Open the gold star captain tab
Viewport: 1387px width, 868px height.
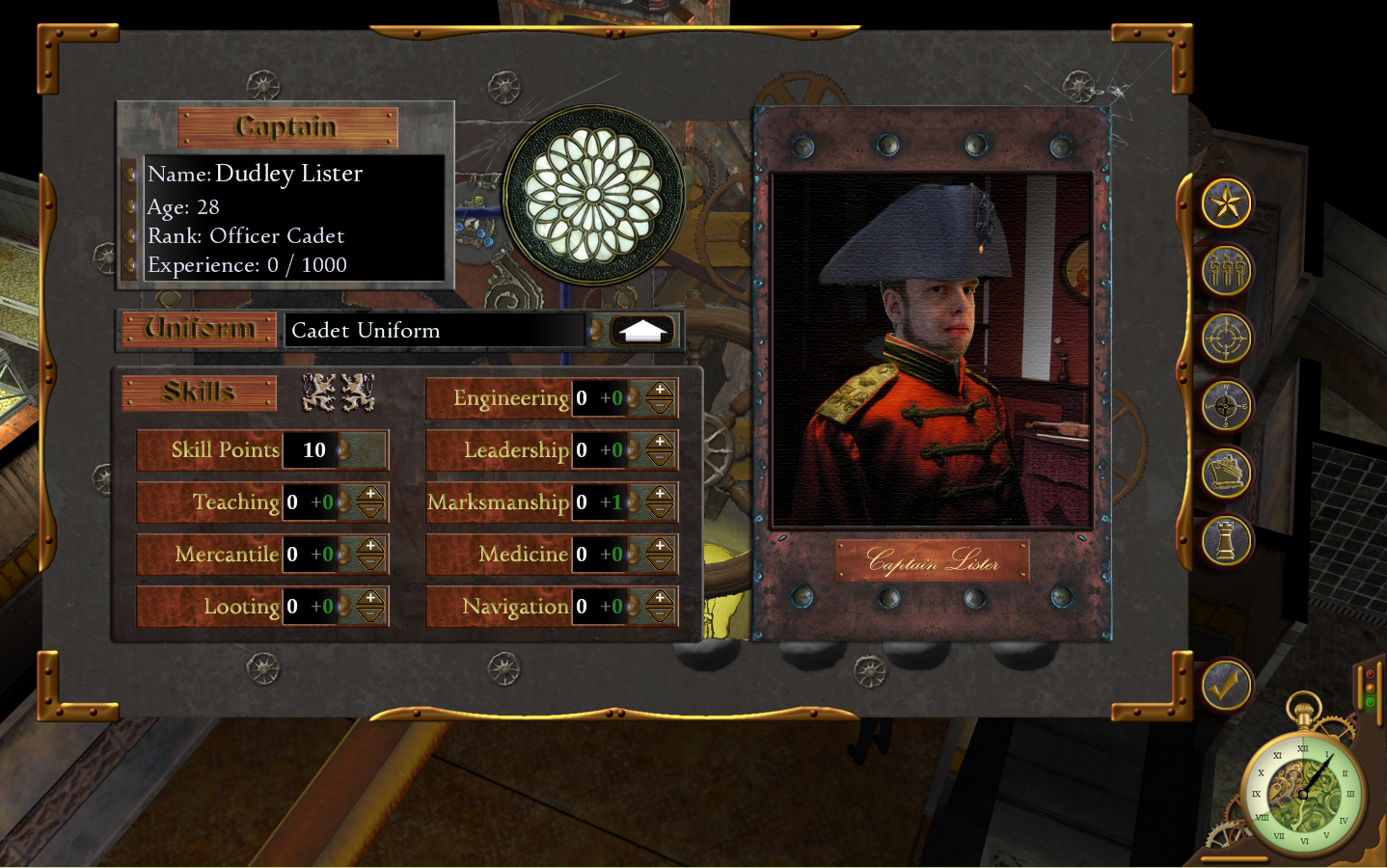[x=1226, y=203]
